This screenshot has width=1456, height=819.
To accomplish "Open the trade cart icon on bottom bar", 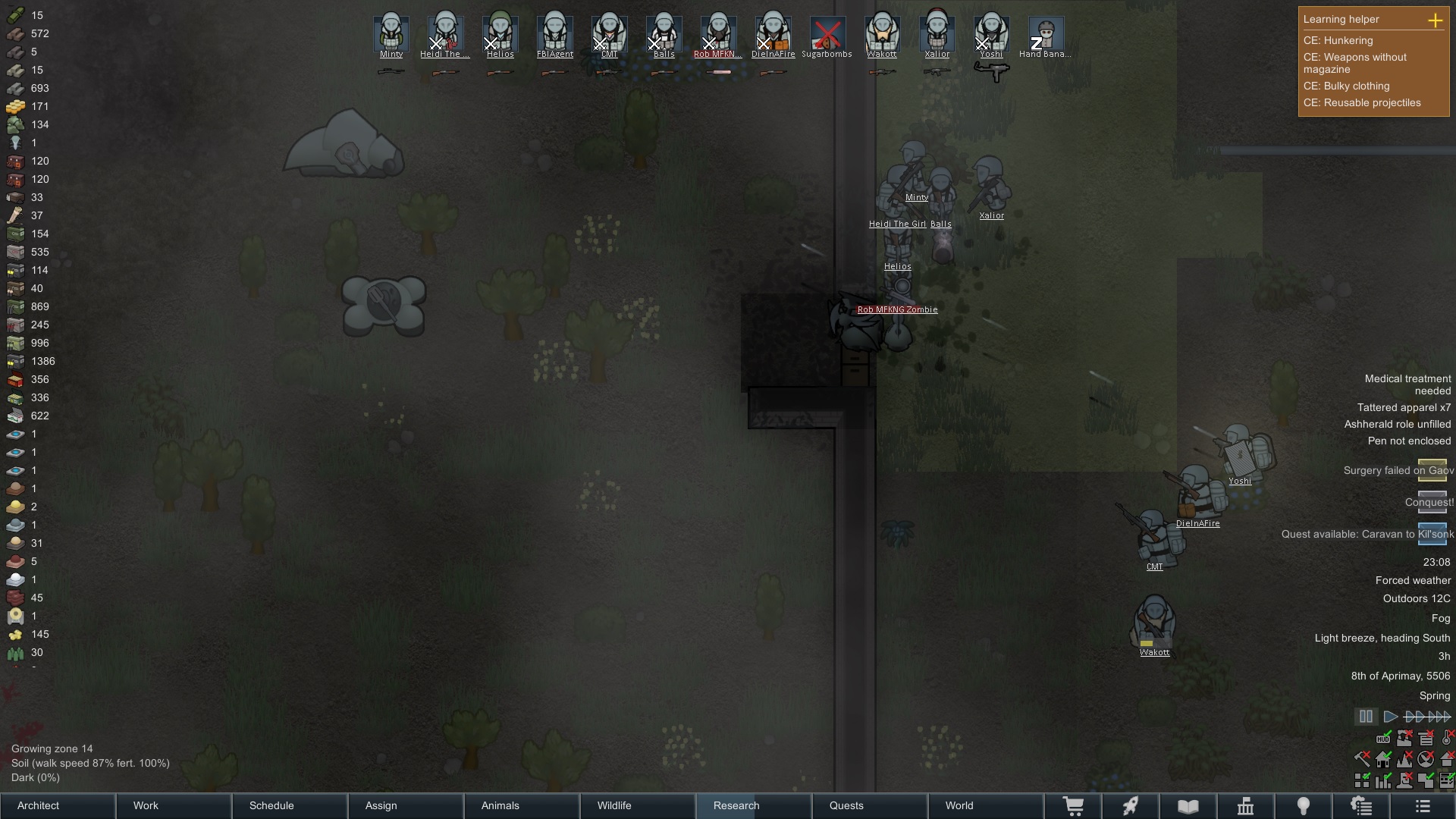I will [1075, 805].
